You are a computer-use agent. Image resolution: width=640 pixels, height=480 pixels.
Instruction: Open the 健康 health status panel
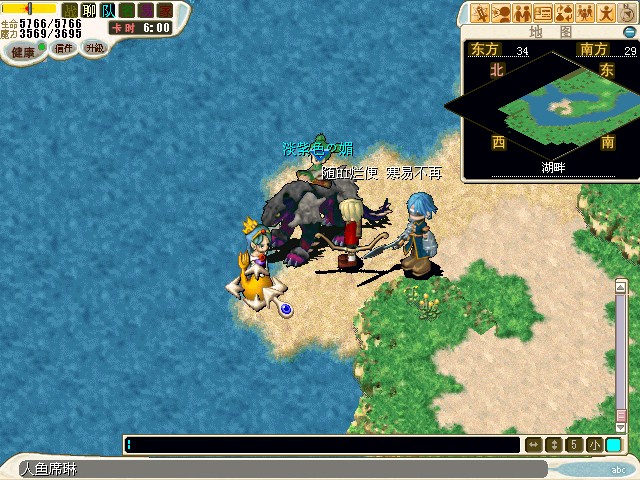tap(22, 52)
